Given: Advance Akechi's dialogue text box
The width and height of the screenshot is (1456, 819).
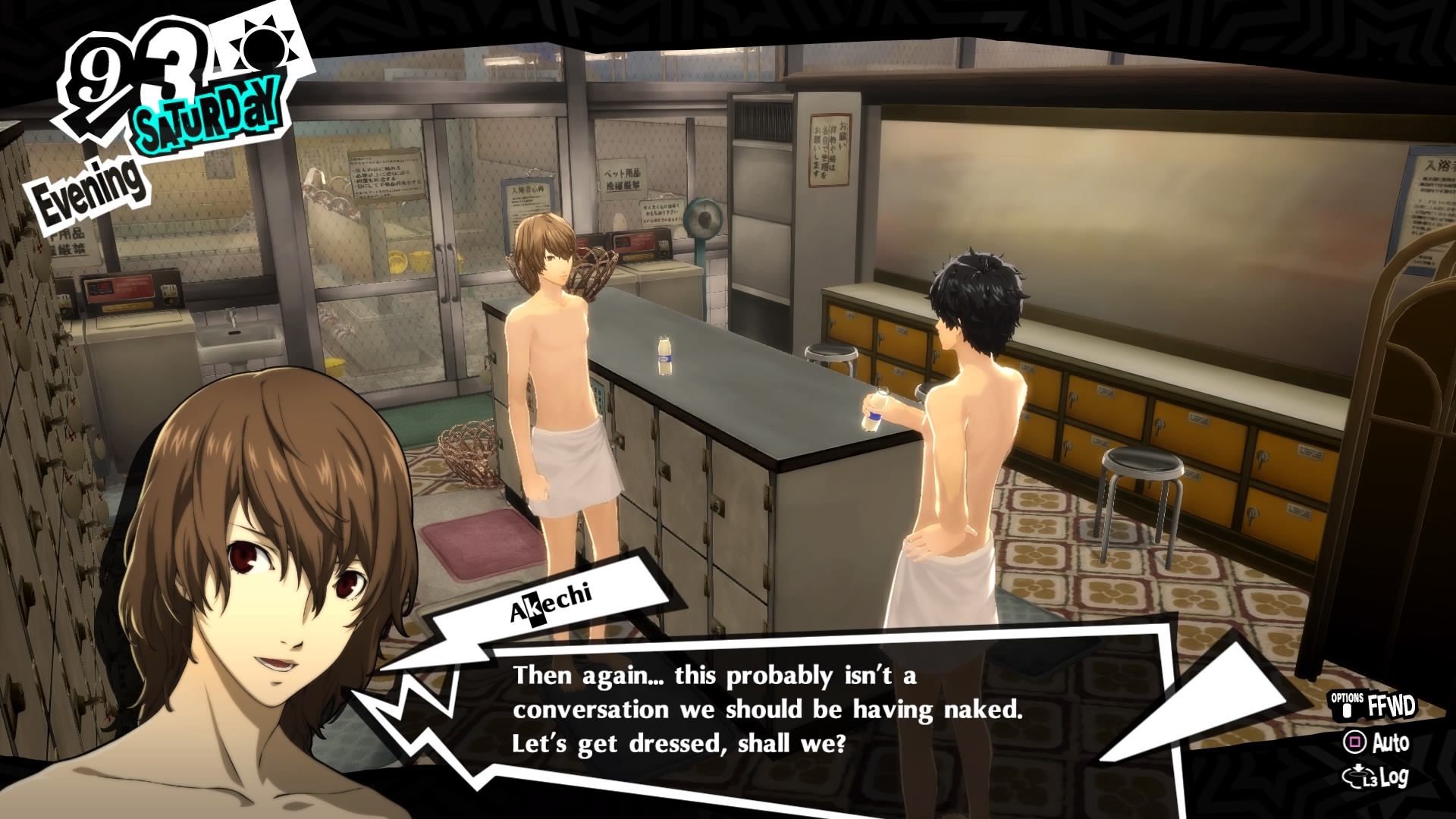Looking at the screenshot, I should [766, 710].
